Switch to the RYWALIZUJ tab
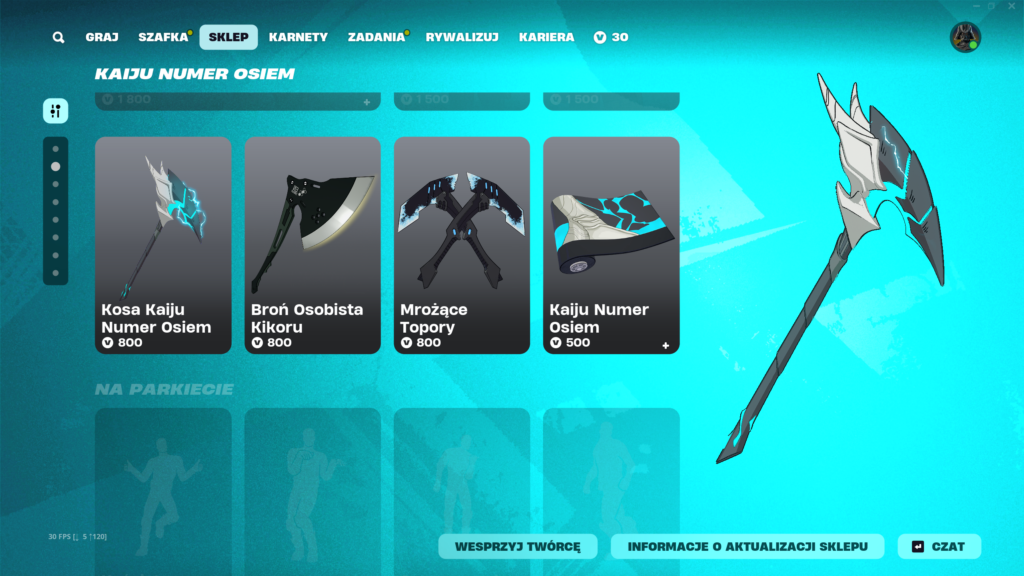This screenshot has width=1024, height=576. [462, 38]
